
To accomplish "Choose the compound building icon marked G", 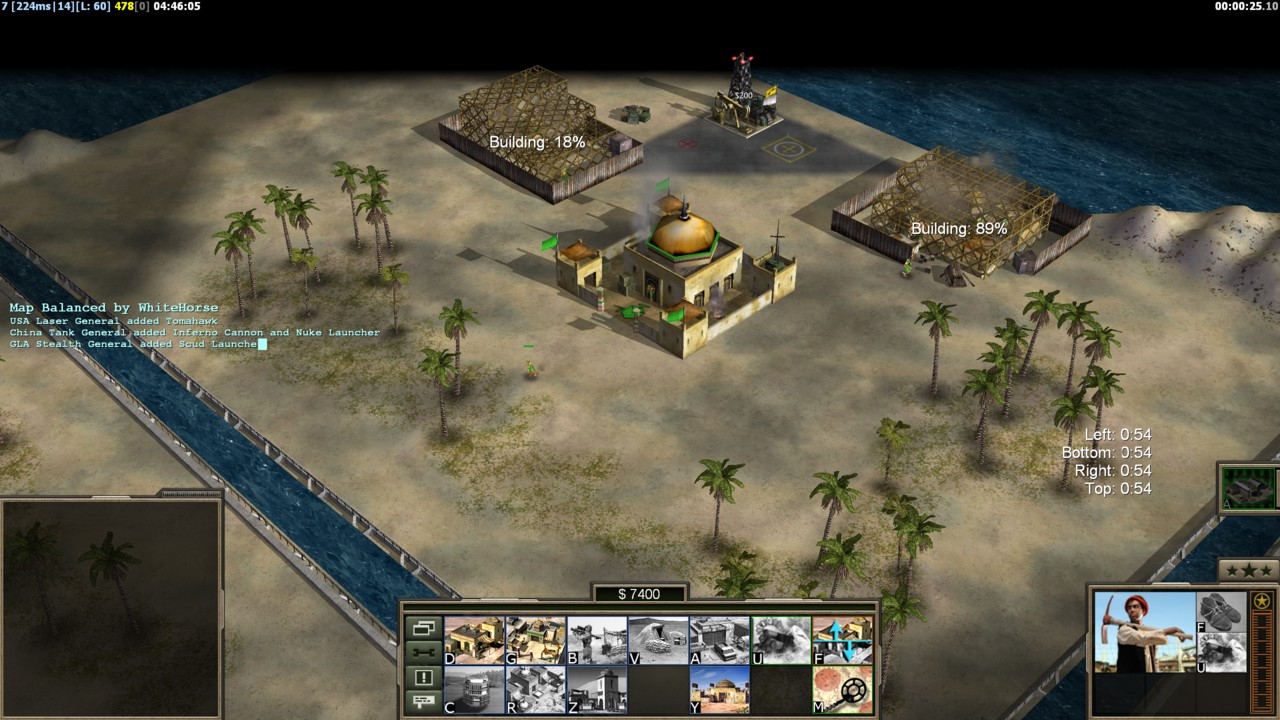I will 536,640.
